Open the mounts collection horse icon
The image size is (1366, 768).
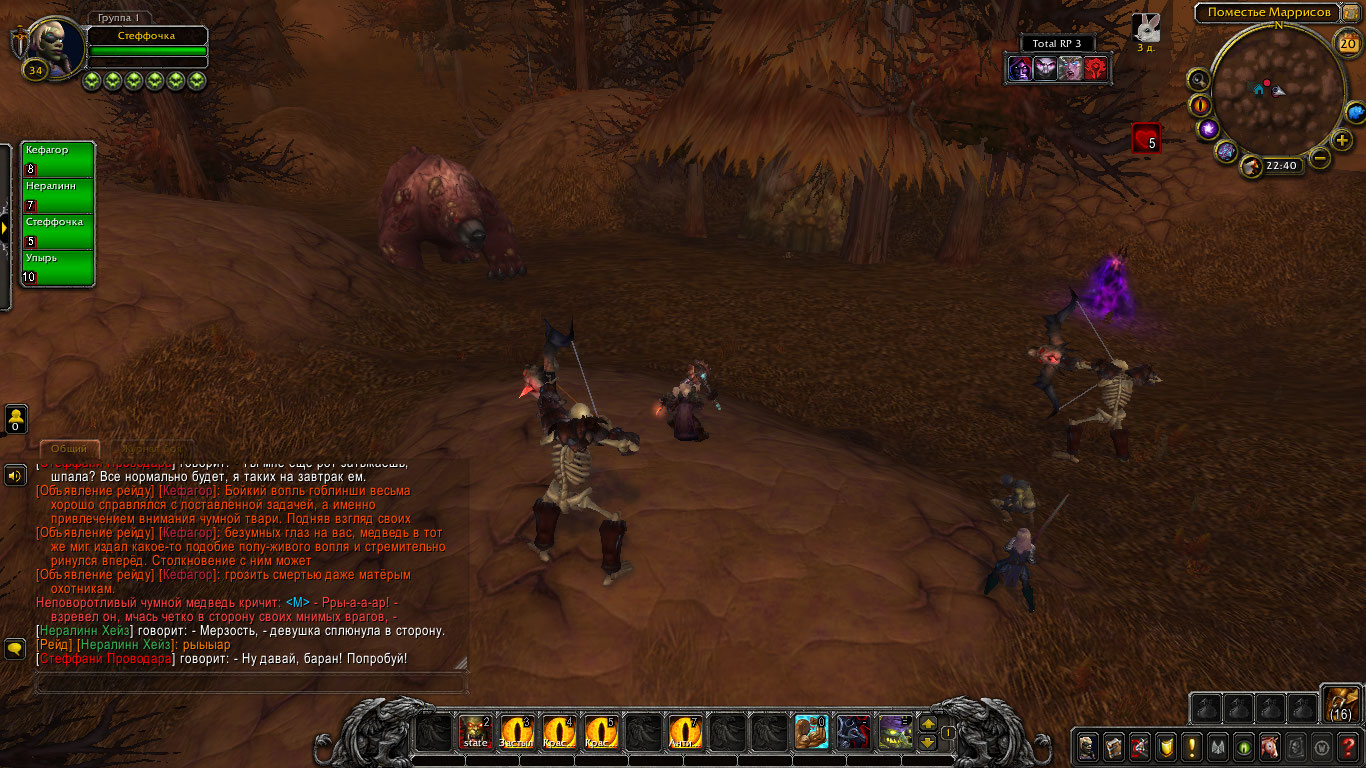(x=1269, y=746)
